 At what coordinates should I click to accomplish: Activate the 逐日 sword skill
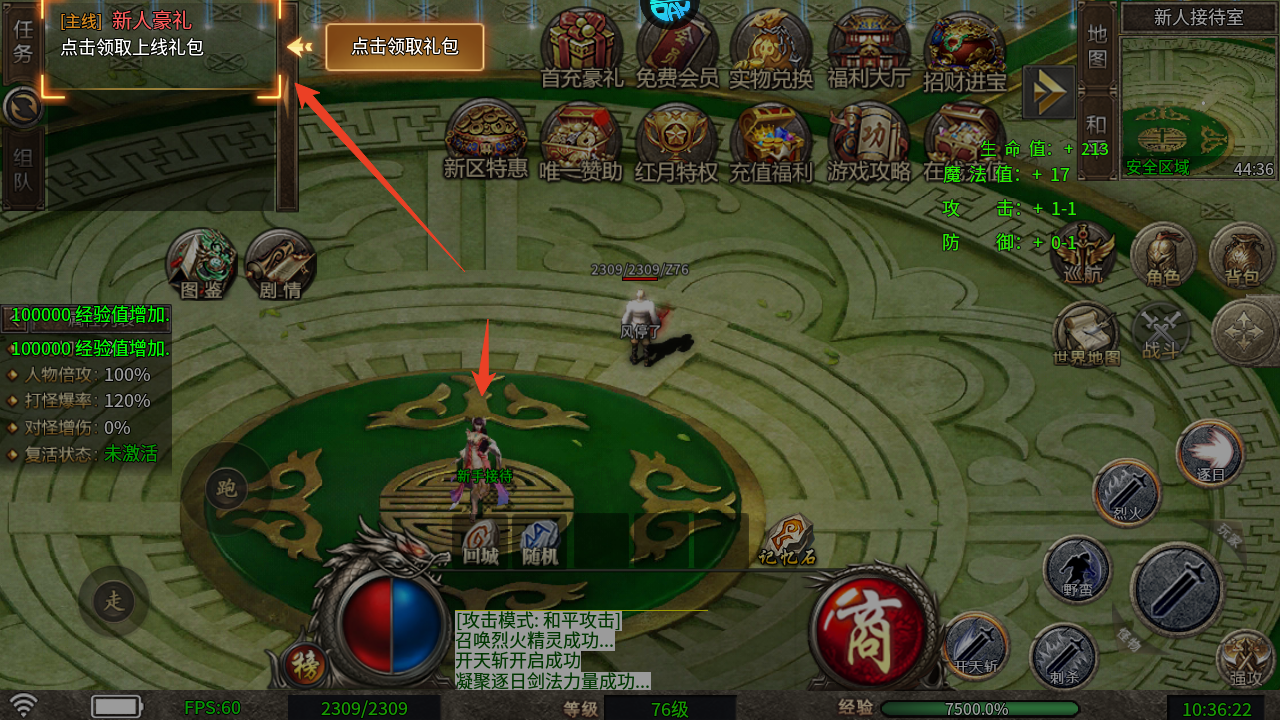point(1210,453)
